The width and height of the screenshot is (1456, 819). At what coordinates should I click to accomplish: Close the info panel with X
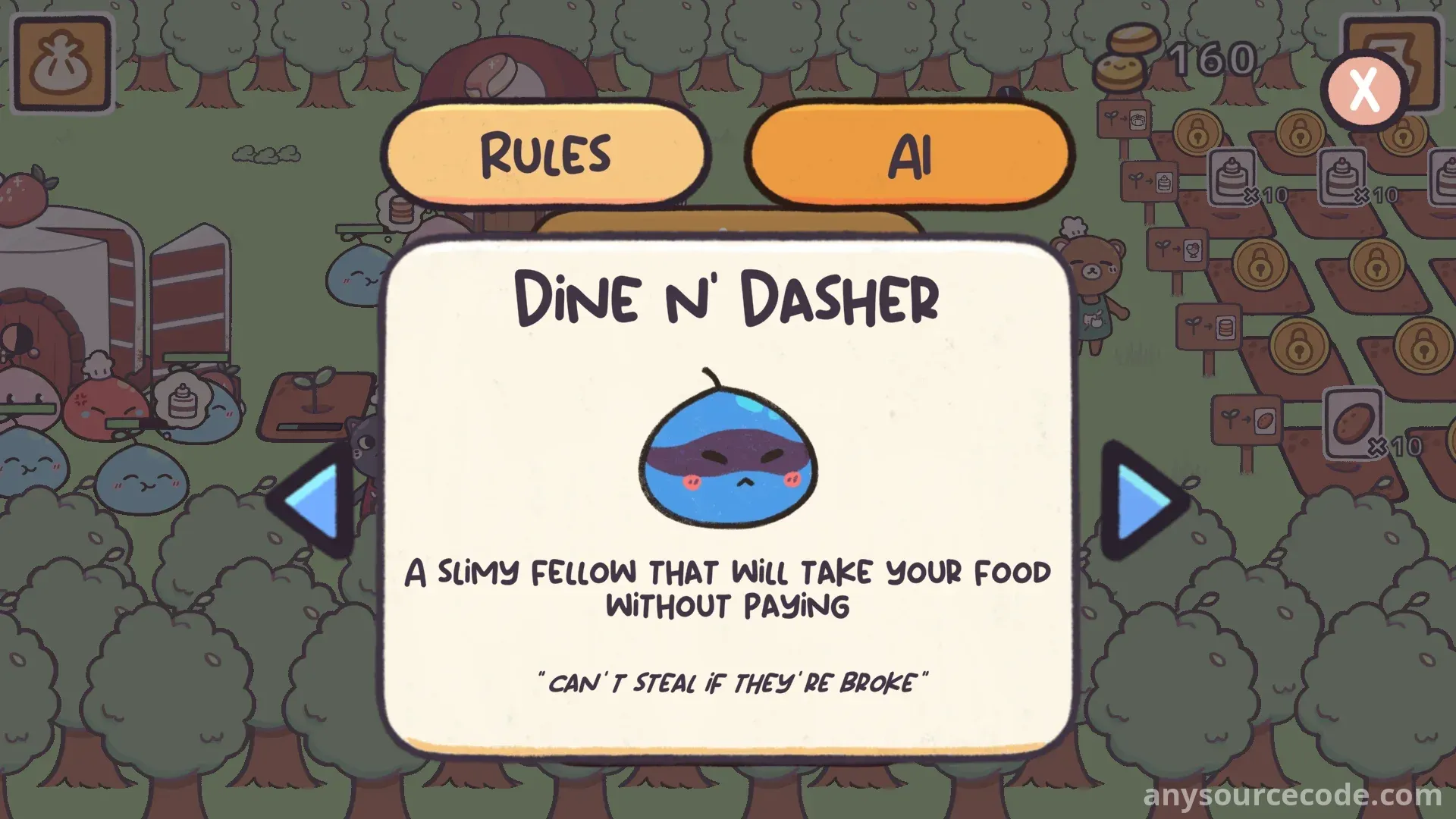(x=1364, y=90)
